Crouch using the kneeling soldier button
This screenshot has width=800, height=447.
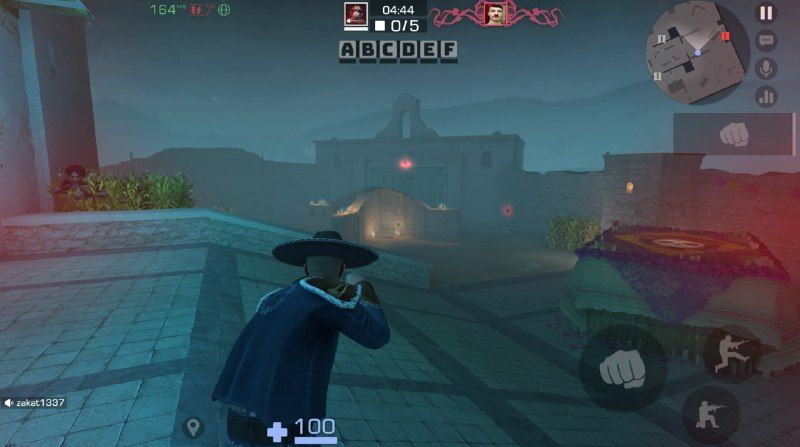click(711, 415)
